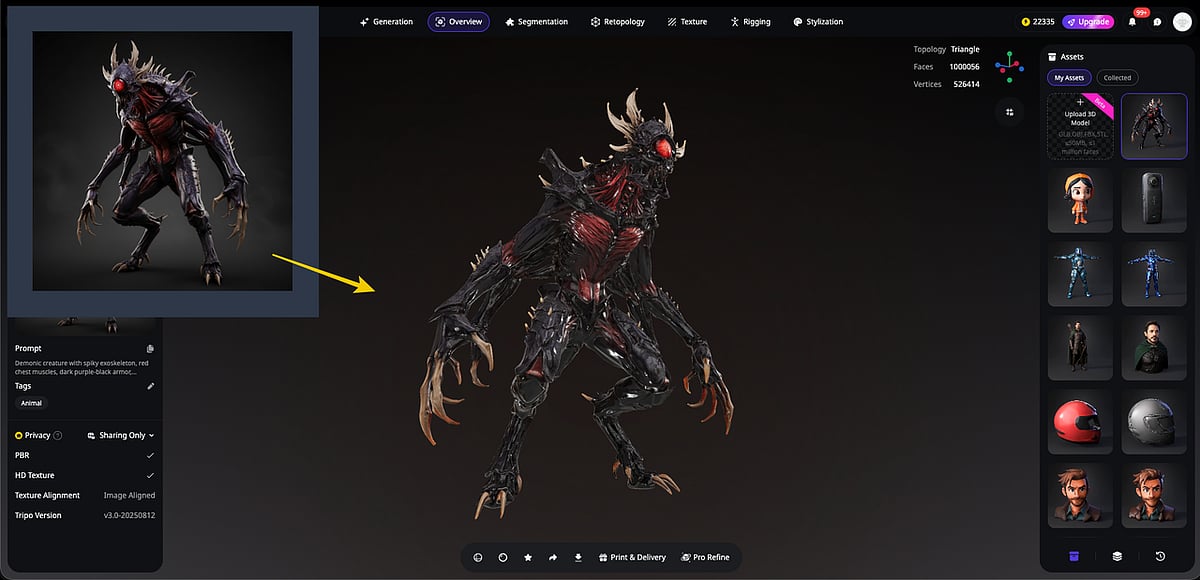Download the model with the download icon
The width and height of the screenshot is (1200, 580).
[578, 557]
